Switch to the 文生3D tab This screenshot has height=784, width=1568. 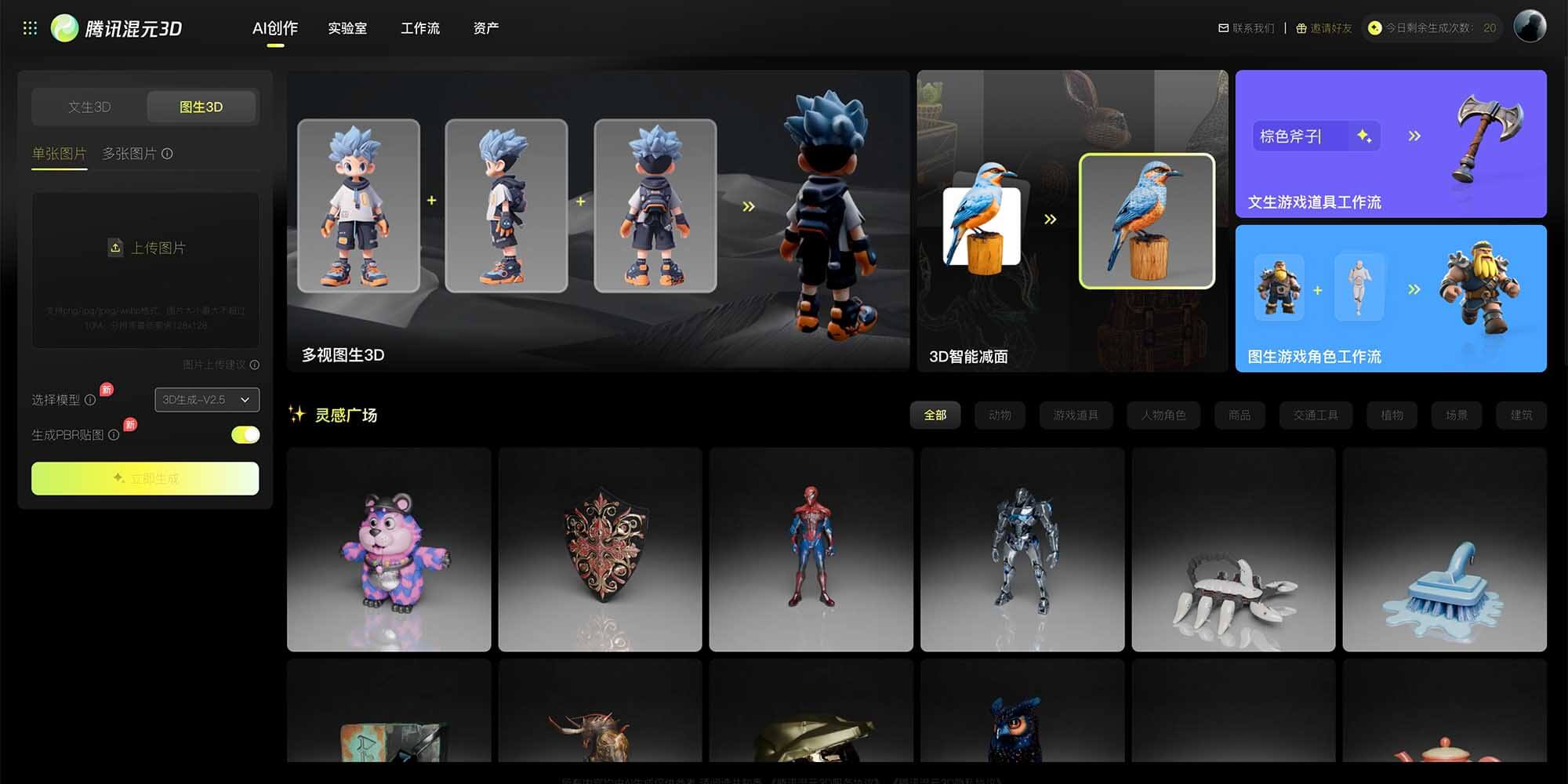click(89, 107)
